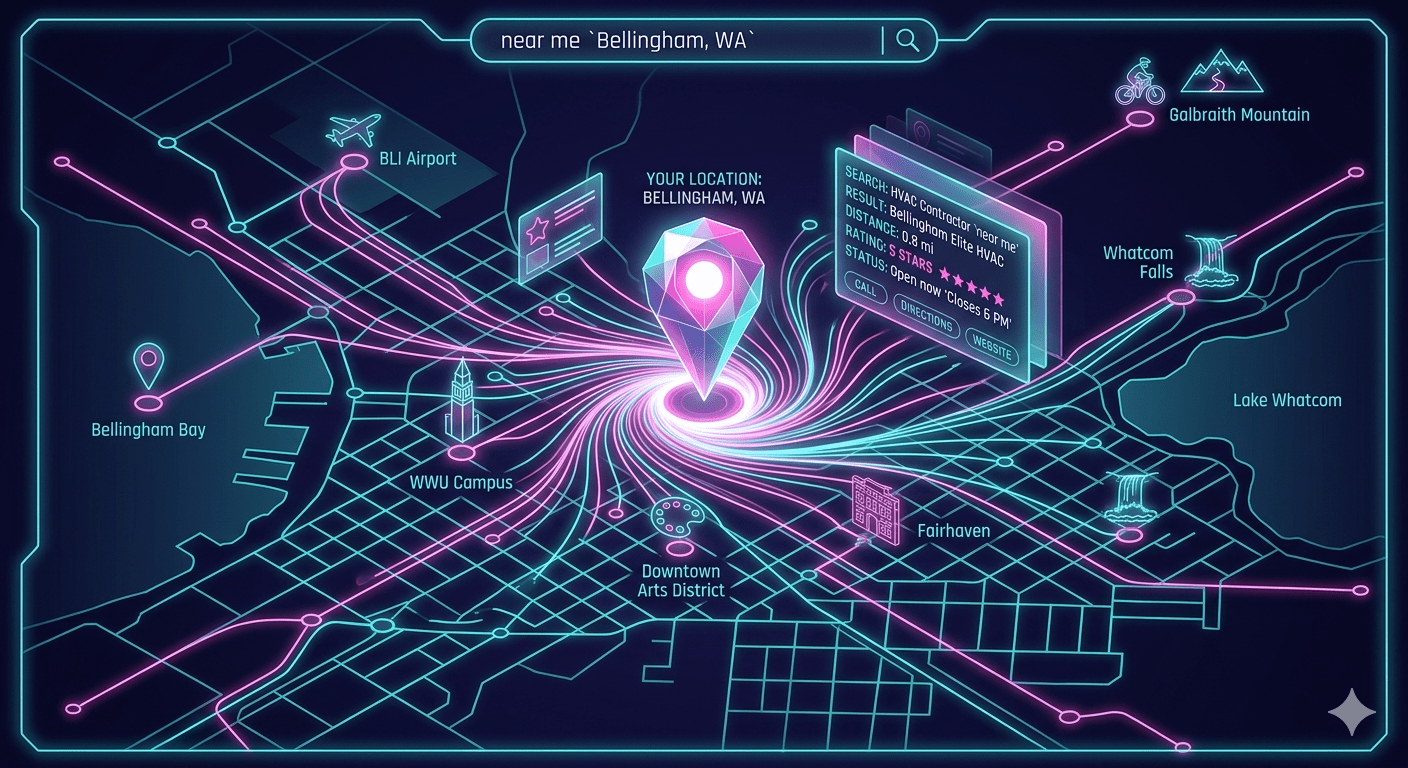Image resolution: width=1408 pixels, height=768 pixels.
Task: Click the search bar text field
Action: point(680,40)
